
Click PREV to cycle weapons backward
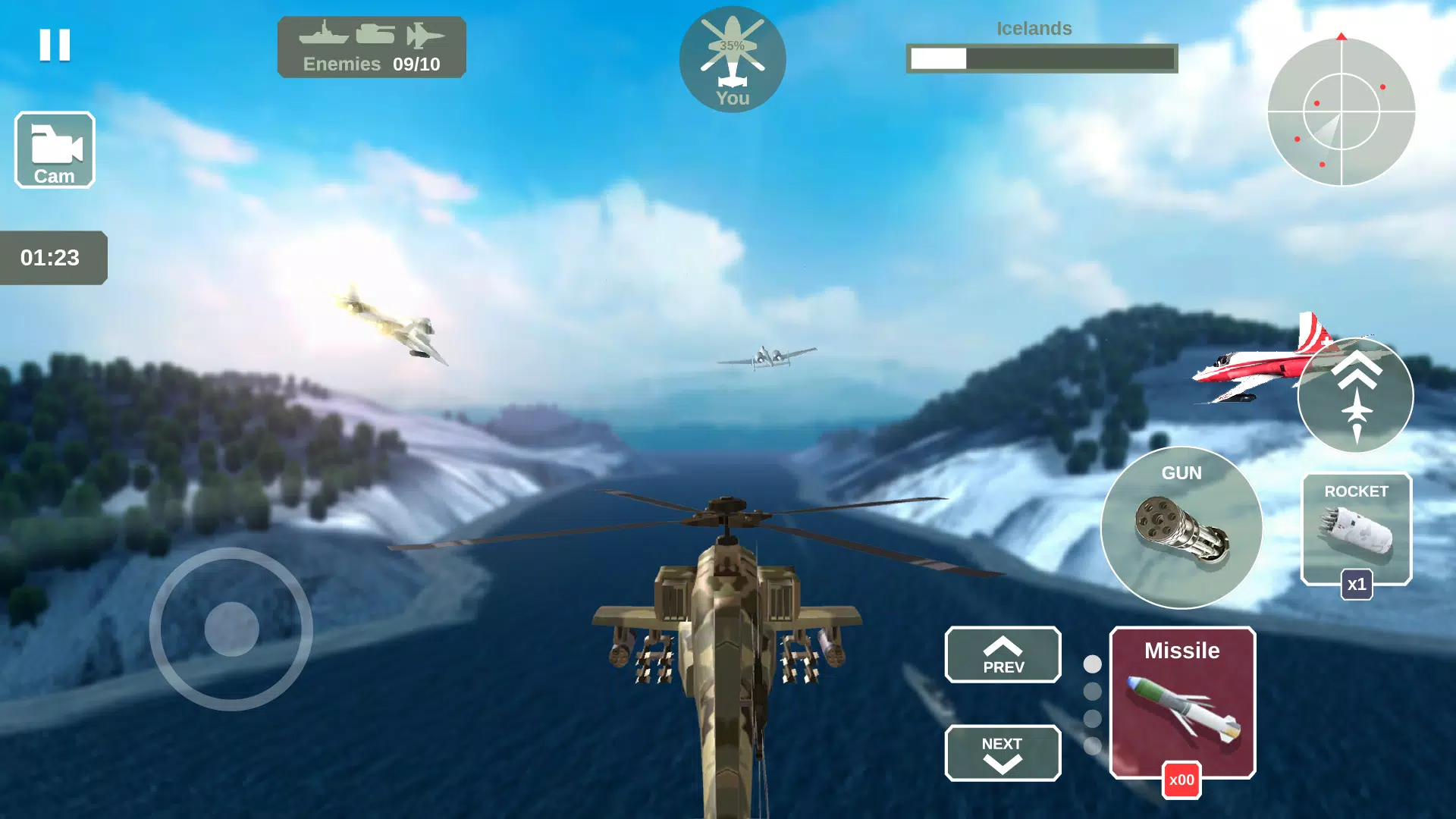tap(1003, 654)
